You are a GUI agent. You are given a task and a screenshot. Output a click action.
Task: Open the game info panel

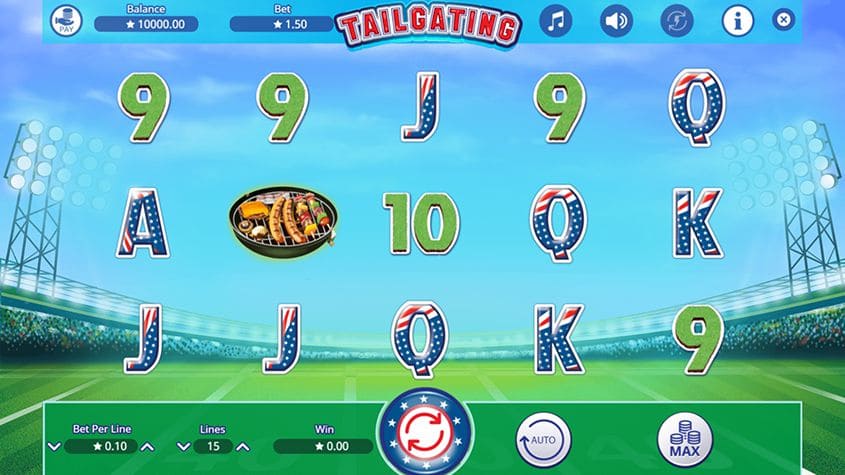(738, 20)
